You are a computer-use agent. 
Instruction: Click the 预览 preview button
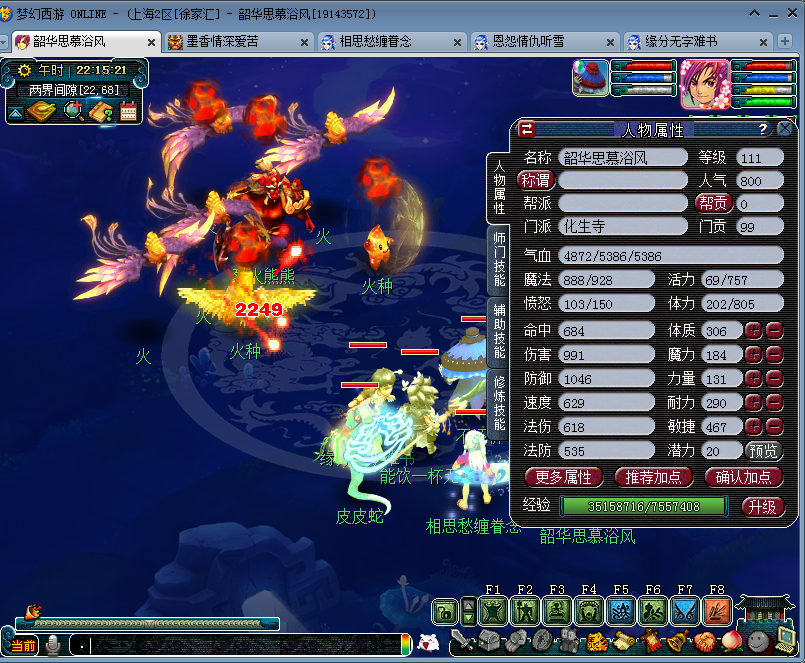pos(764,451)
